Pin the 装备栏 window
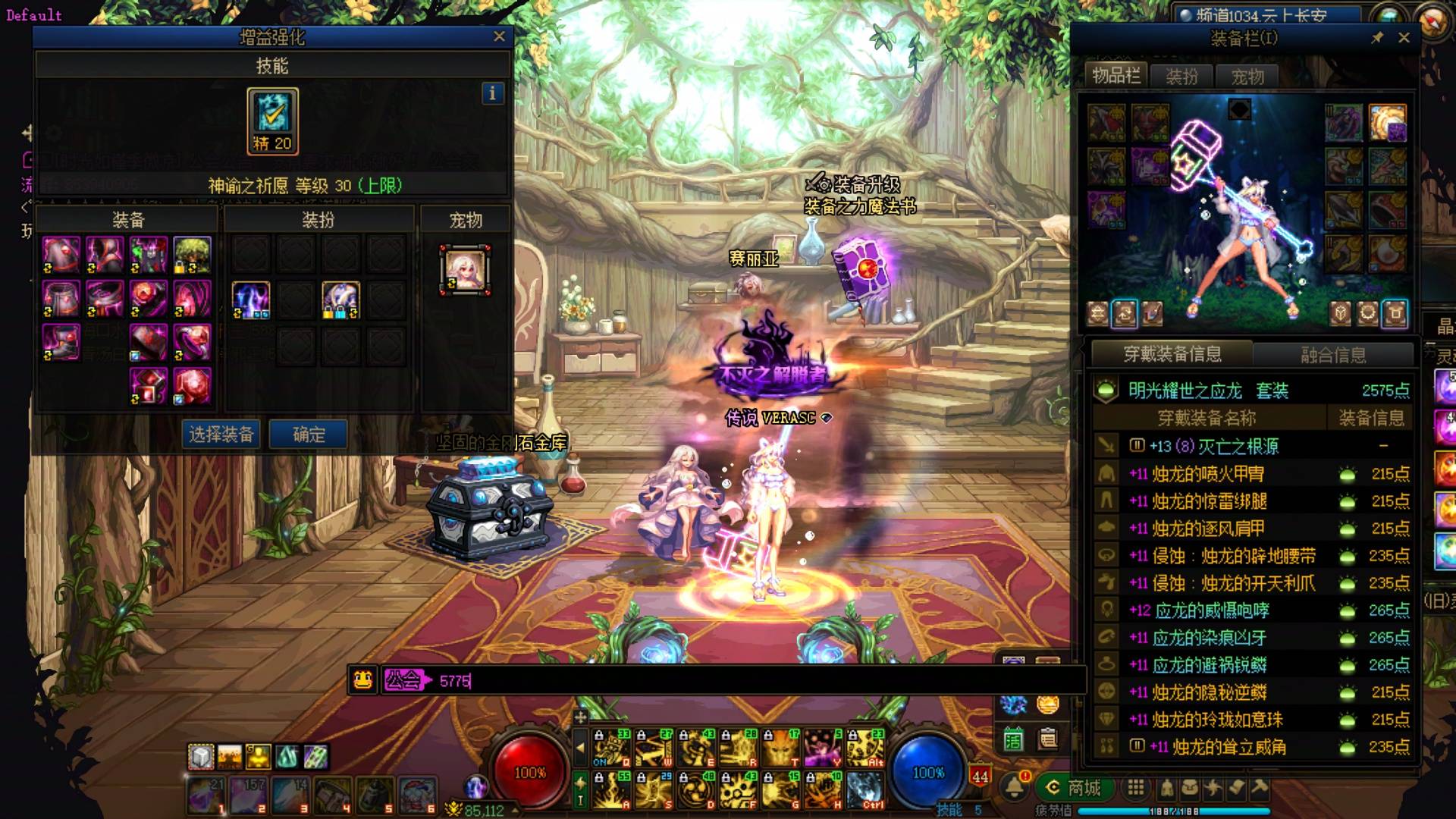The width and height of the screenshot is (1456, 819). point(1377,38)
